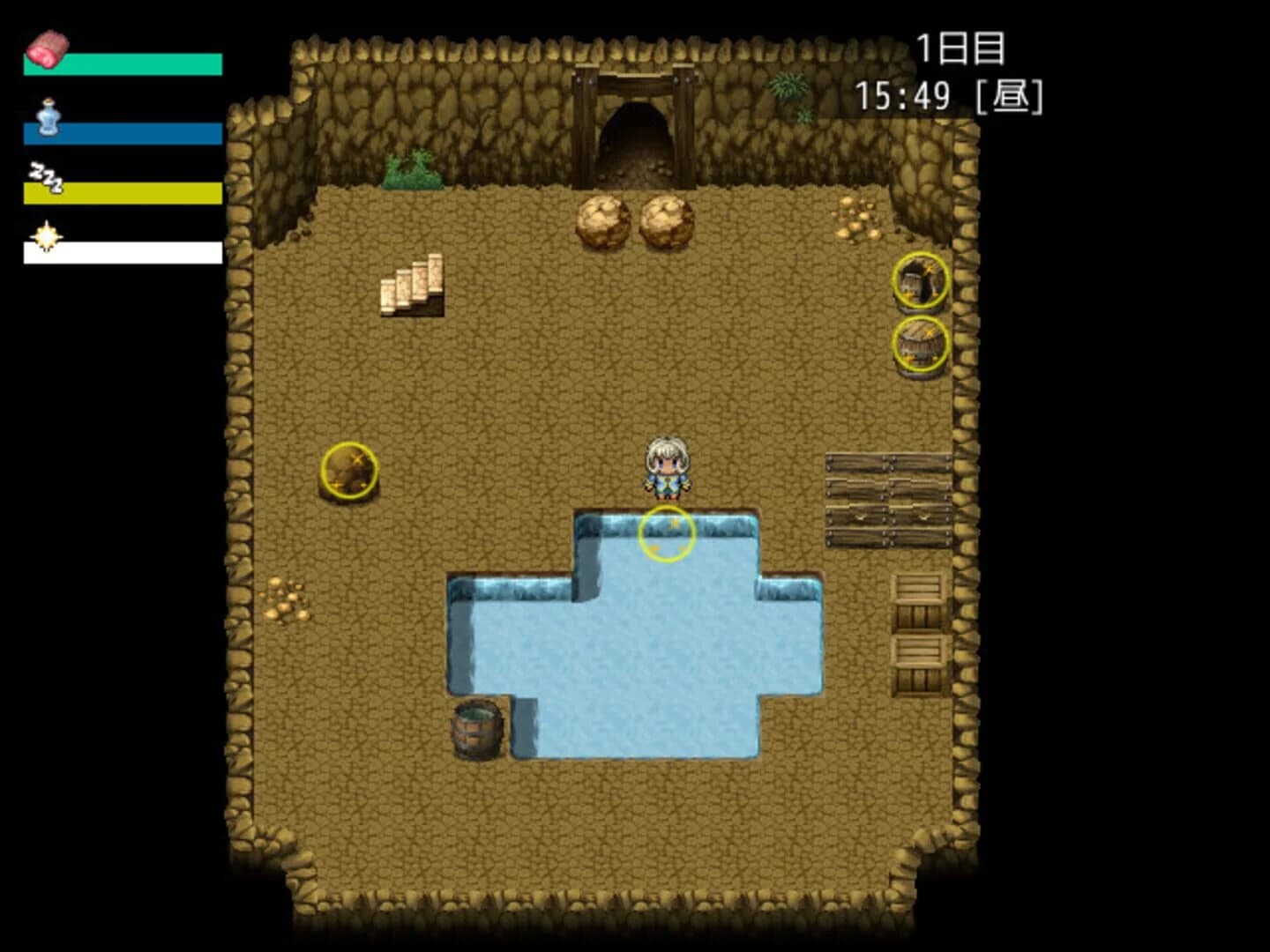Select the lower highlighted well
The width and height of the screenshot is (1270, 952).
pyautogui.click(x=921, y=344)
